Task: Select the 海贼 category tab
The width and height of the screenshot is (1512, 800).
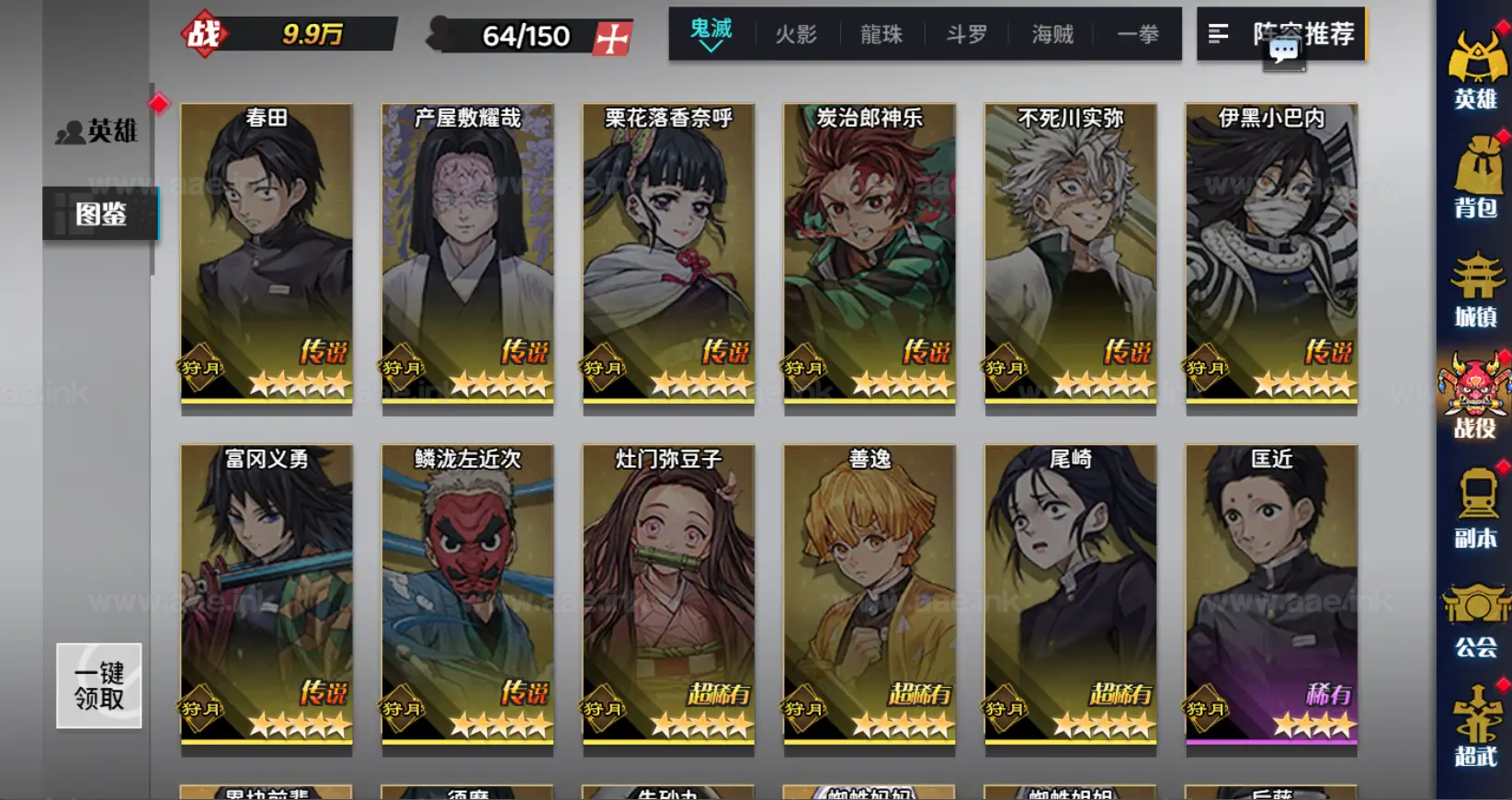Action: coord(1051,33)
